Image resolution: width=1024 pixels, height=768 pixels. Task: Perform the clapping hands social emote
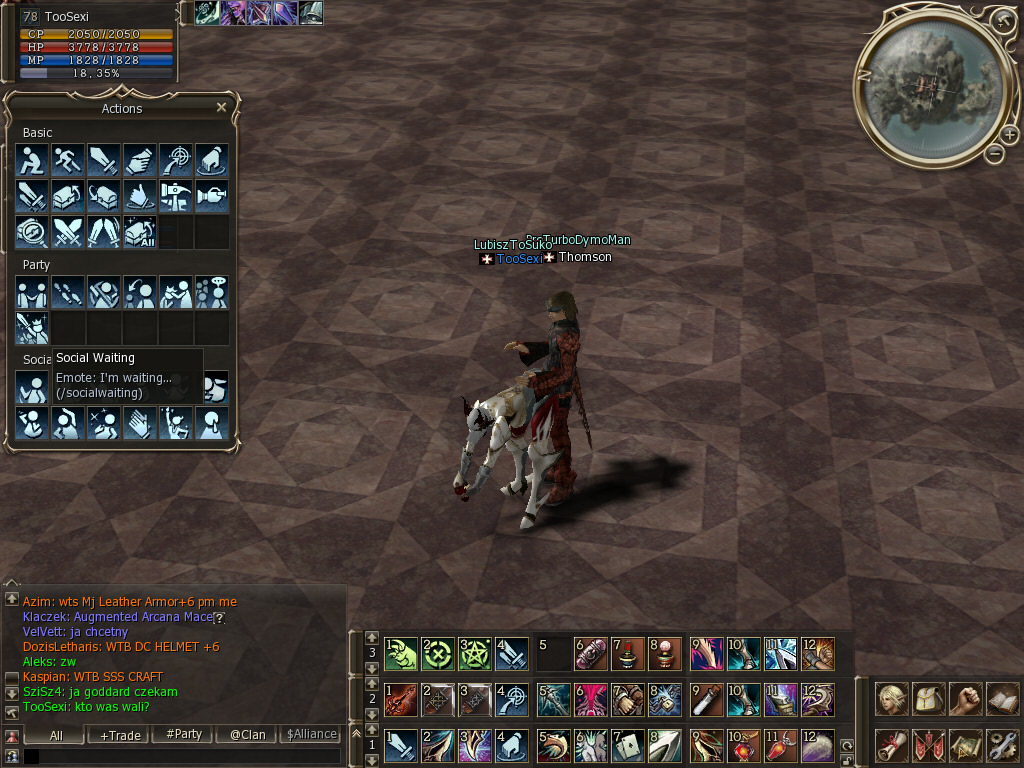point(139,423)
